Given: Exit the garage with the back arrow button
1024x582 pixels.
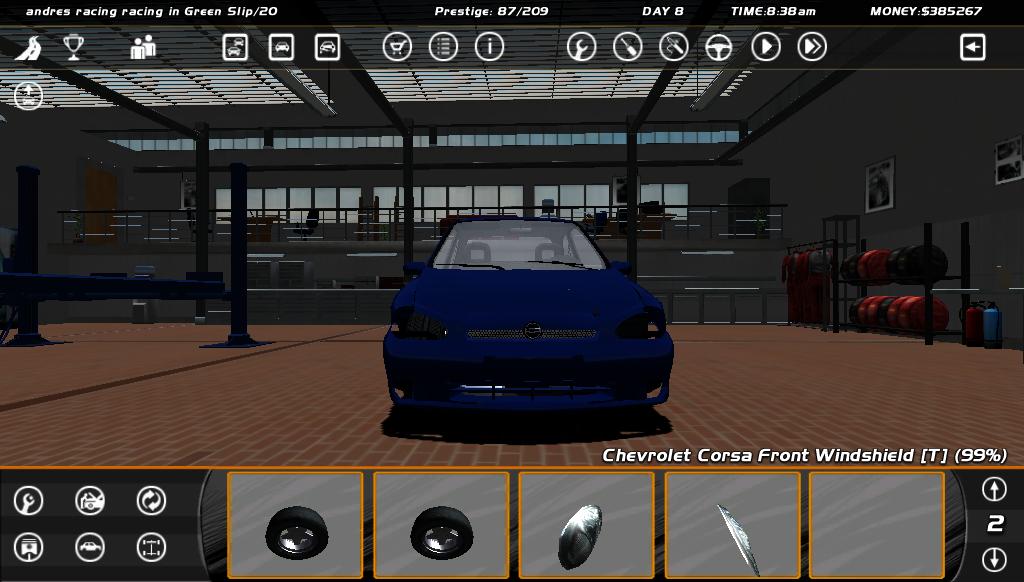Looking at the screenshot, I should click(x=972, y=47).
